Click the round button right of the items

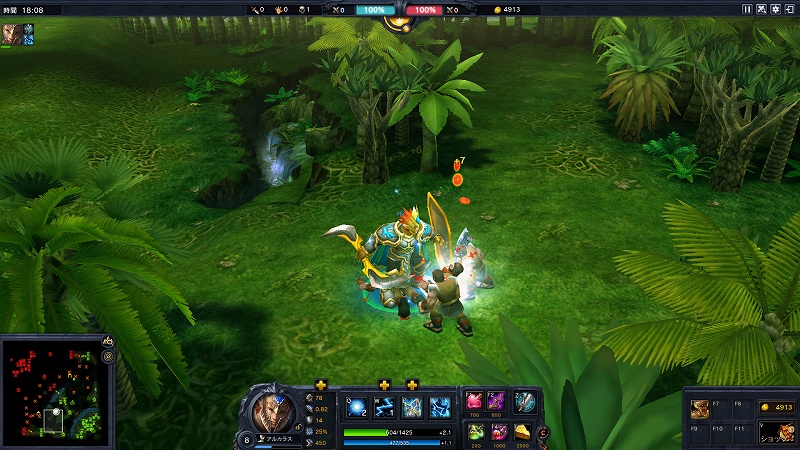pos(543,433)
